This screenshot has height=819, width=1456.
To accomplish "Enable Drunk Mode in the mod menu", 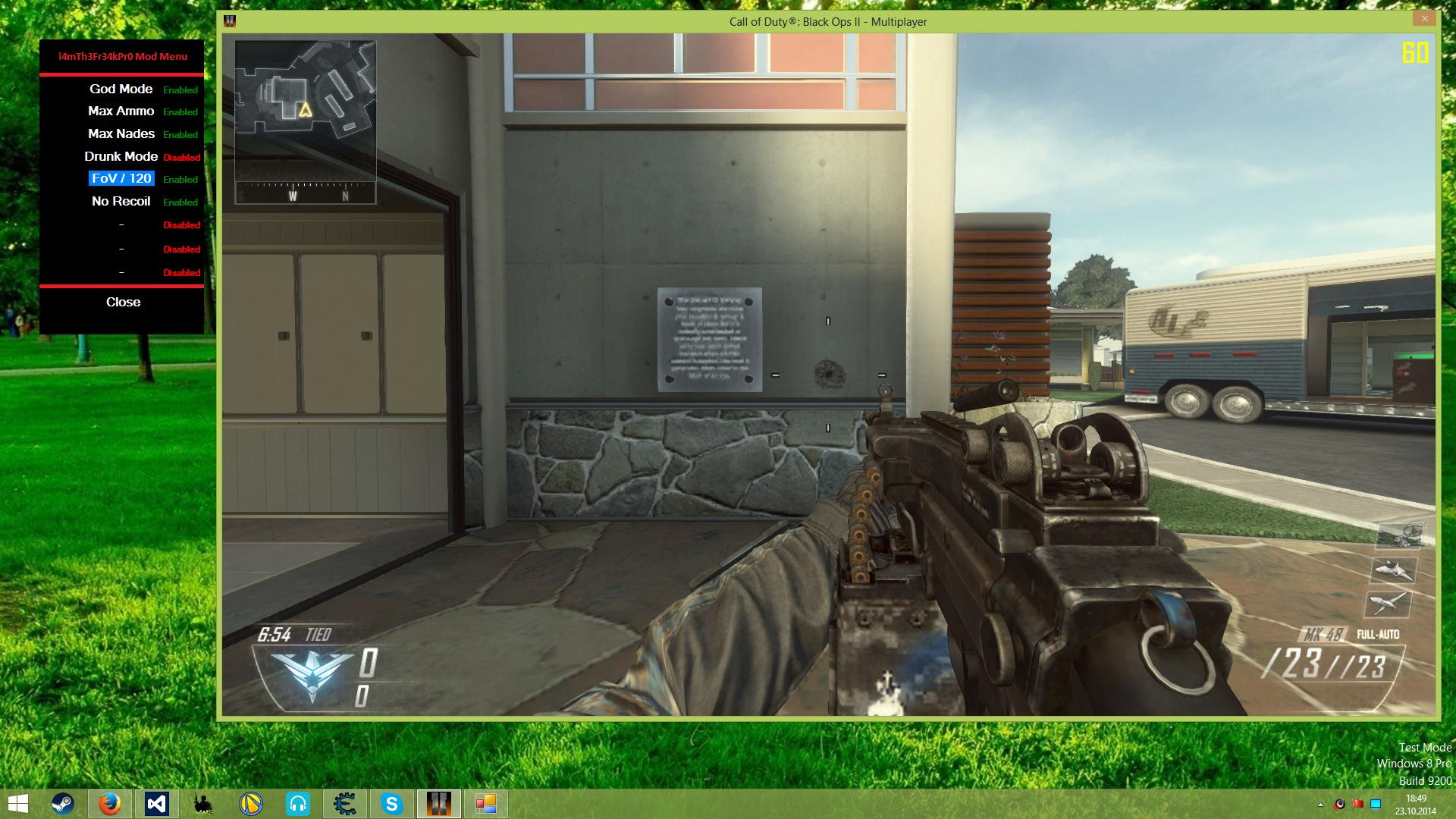I will (x=121, y=156).
